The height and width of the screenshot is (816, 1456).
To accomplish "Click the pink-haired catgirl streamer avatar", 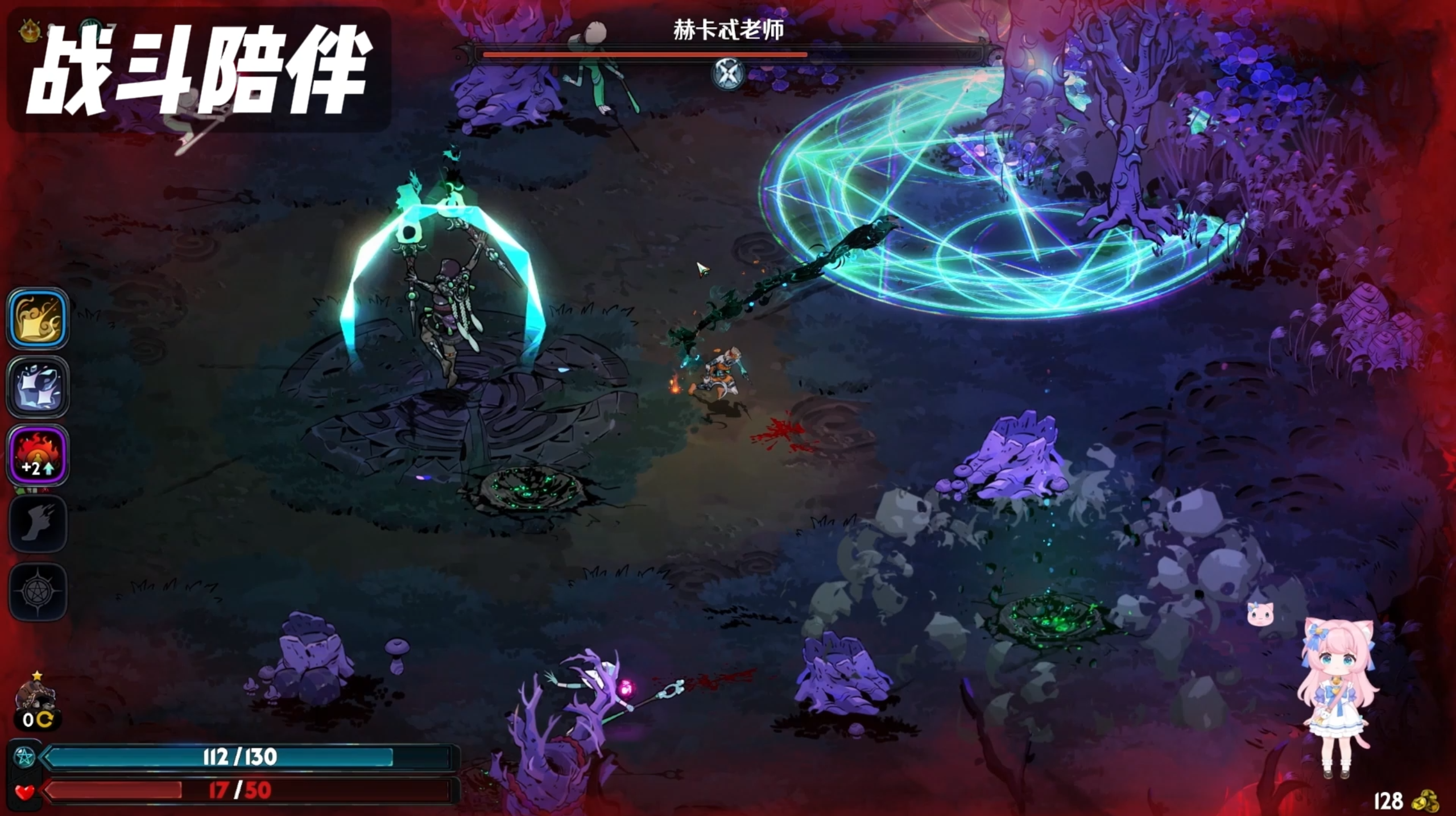I will 1337,697.
